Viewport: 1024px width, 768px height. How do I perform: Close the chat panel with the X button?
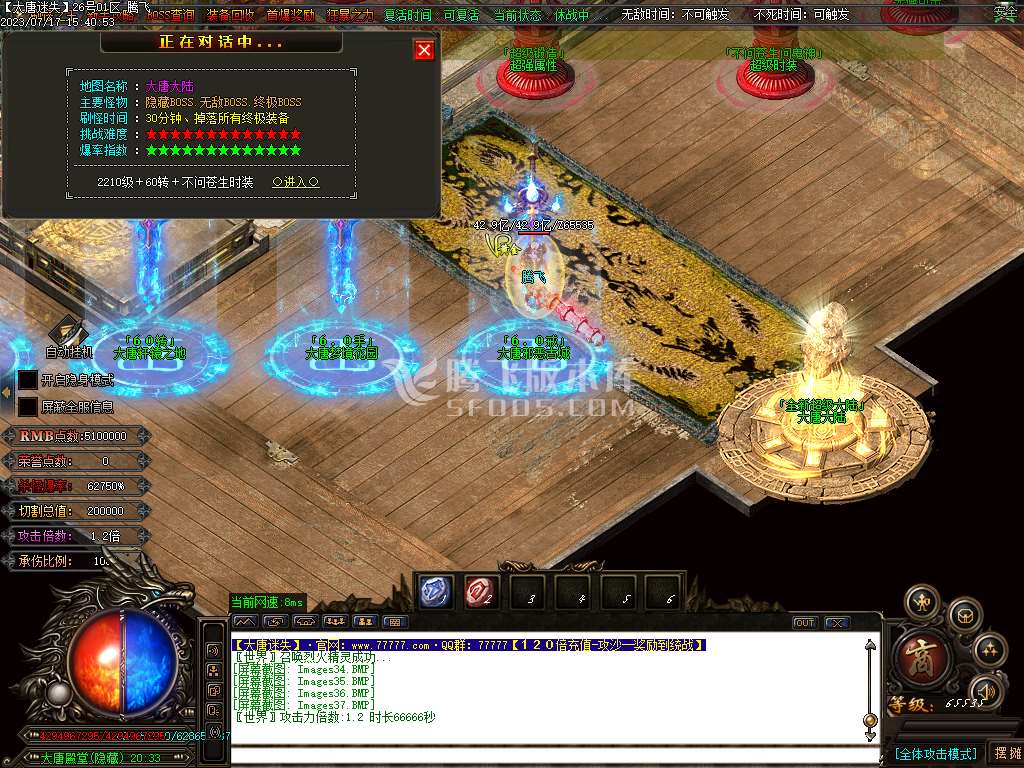click(x=836, y=623)
